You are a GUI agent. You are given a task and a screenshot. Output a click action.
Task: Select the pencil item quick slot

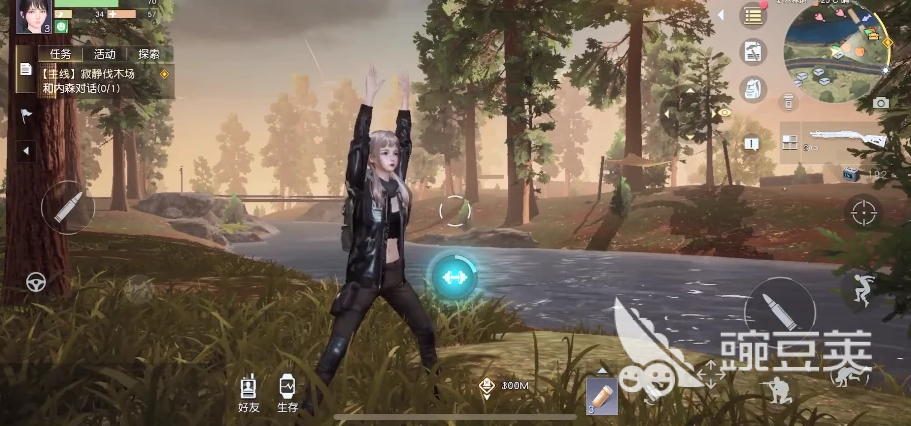[601, 397]
